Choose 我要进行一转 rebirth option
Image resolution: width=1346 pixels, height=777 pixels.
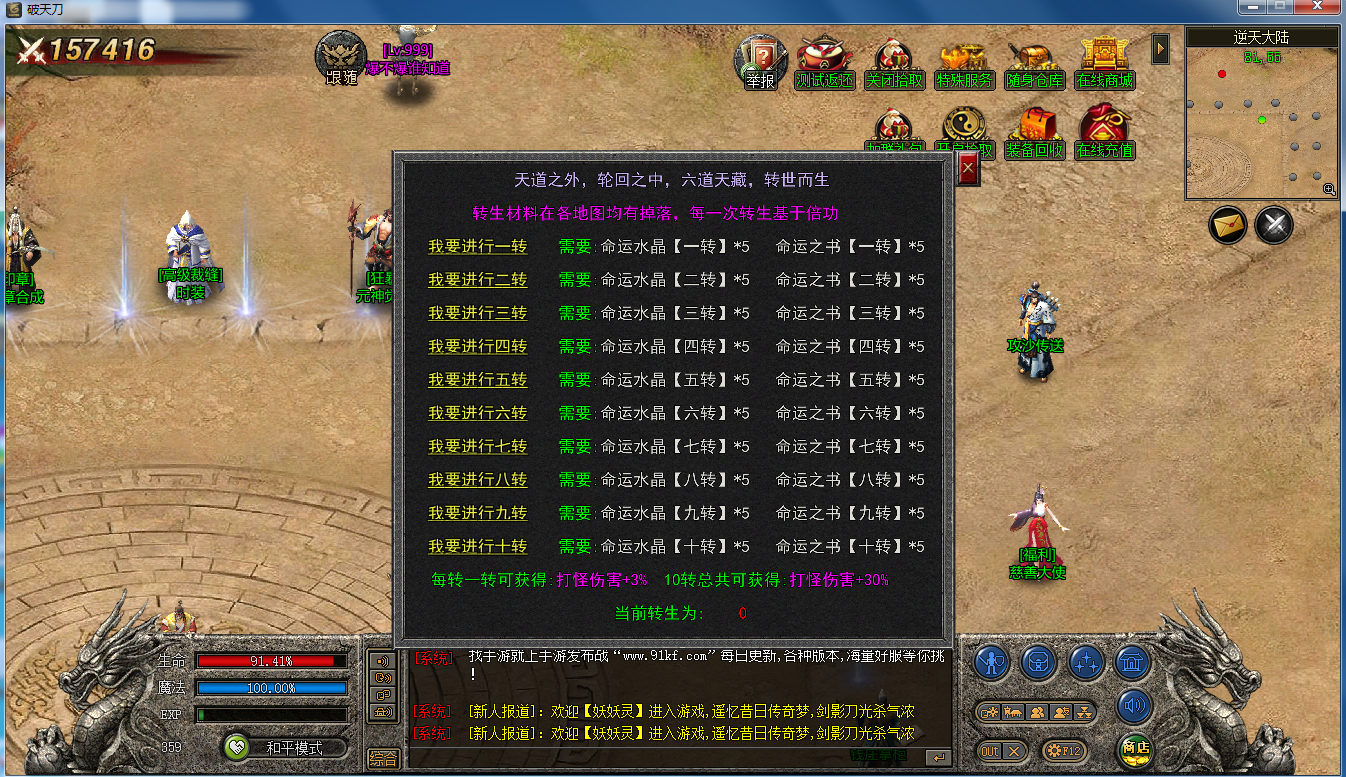coord(477,247)
